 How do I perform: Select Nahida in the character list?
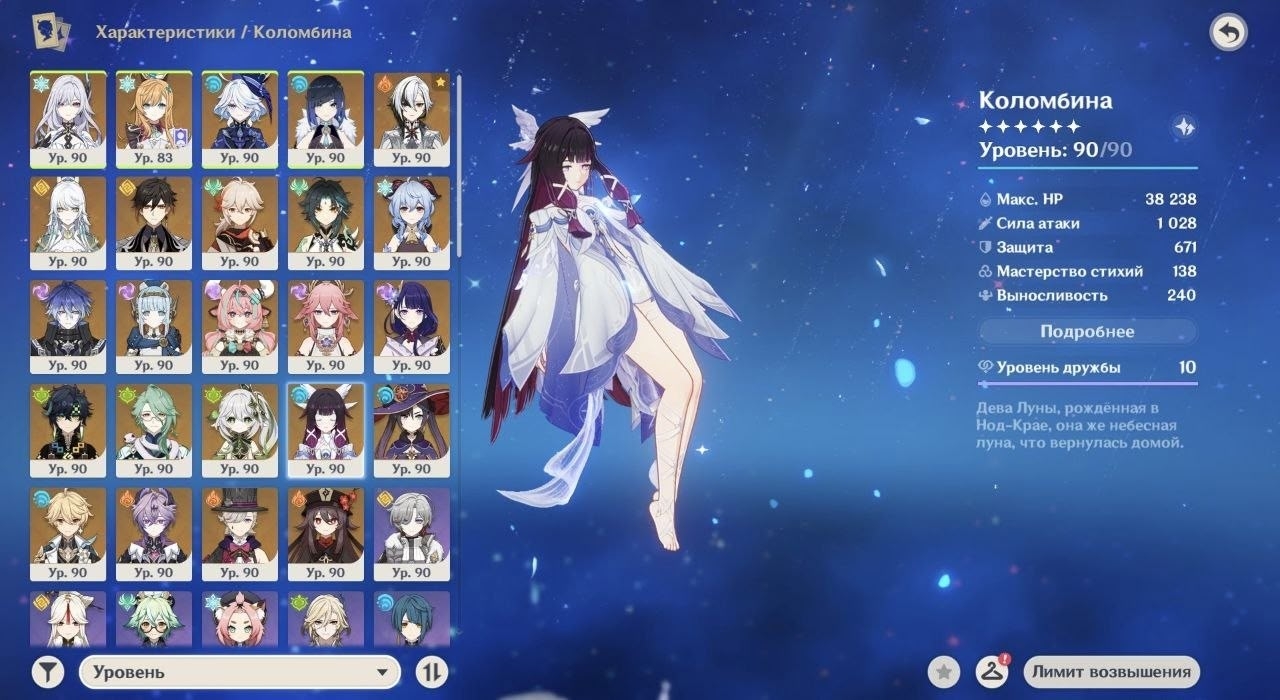pyautogui.click(x=240, y=430)
